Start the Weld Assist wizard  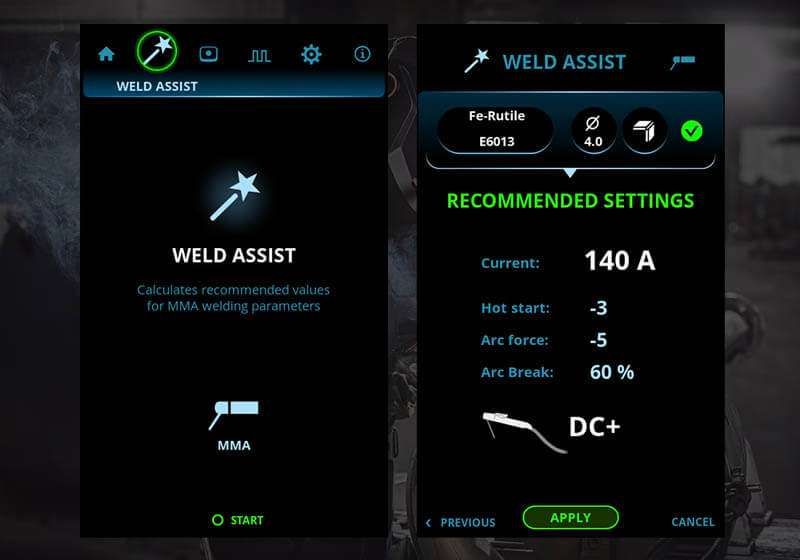click(238, 520)
